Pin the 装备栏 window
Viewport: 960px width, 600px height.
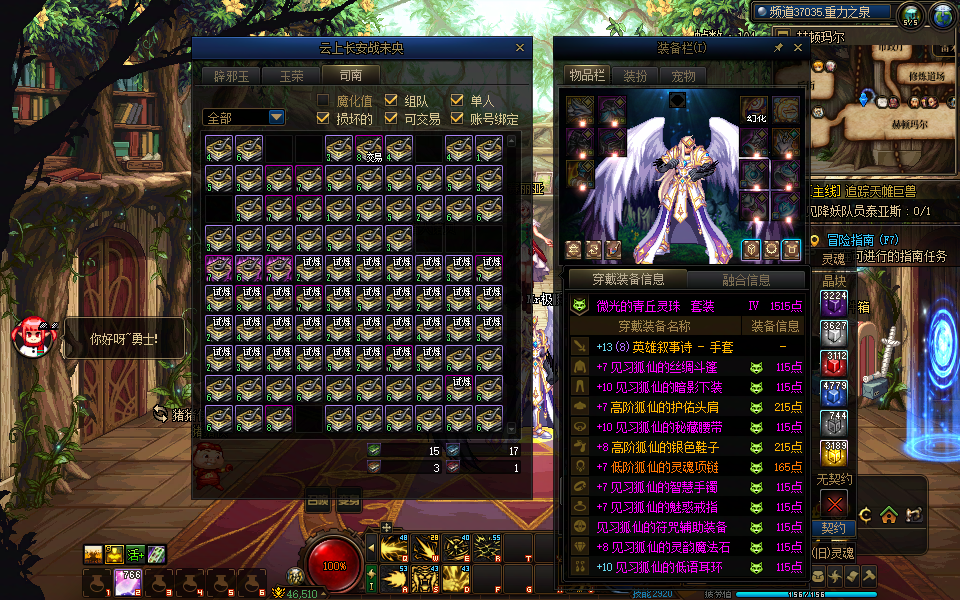778,47
